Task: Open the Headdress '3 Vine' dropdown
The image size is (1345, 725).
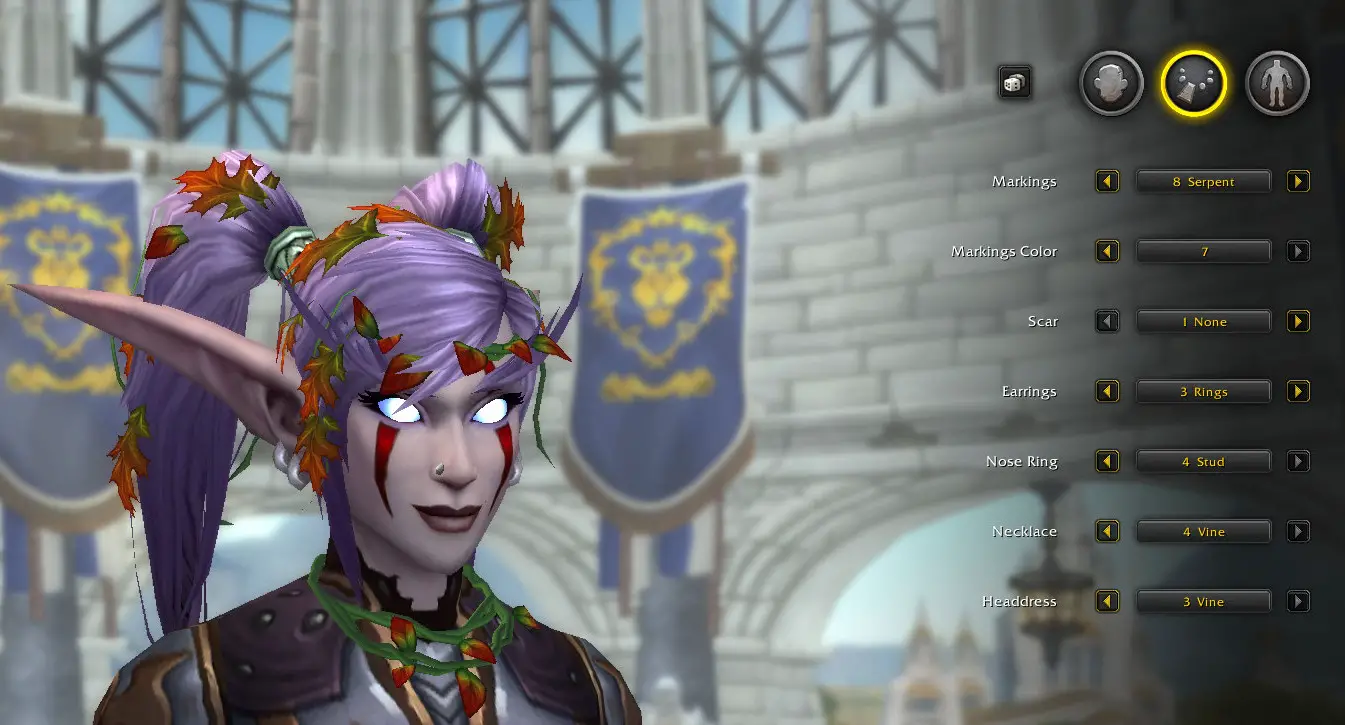Action: [x=1203, y=602]
